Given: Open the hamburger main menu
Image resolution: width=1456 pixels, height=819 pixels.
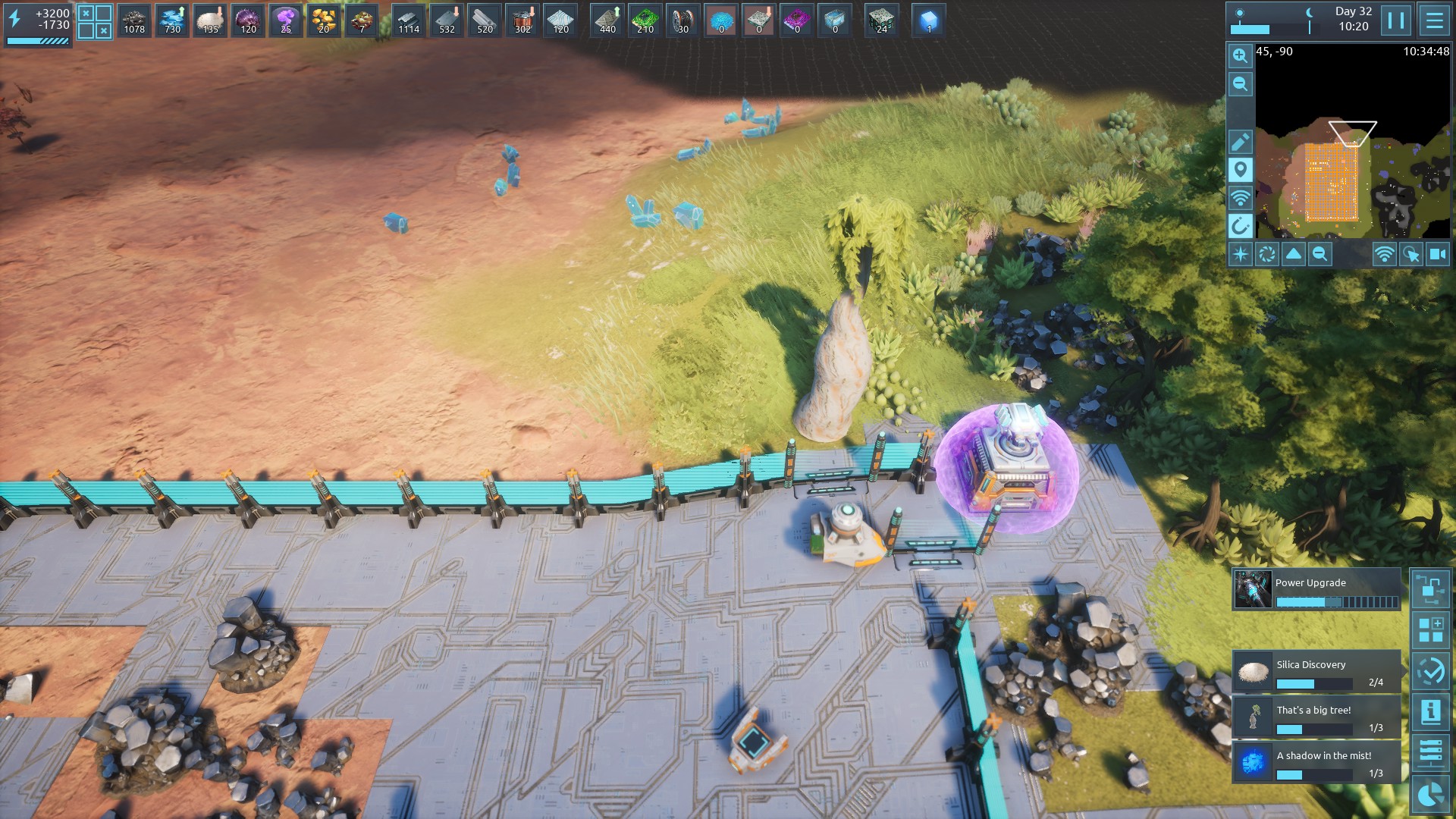Looking at the screenshot, I should tap(1434, 20).
